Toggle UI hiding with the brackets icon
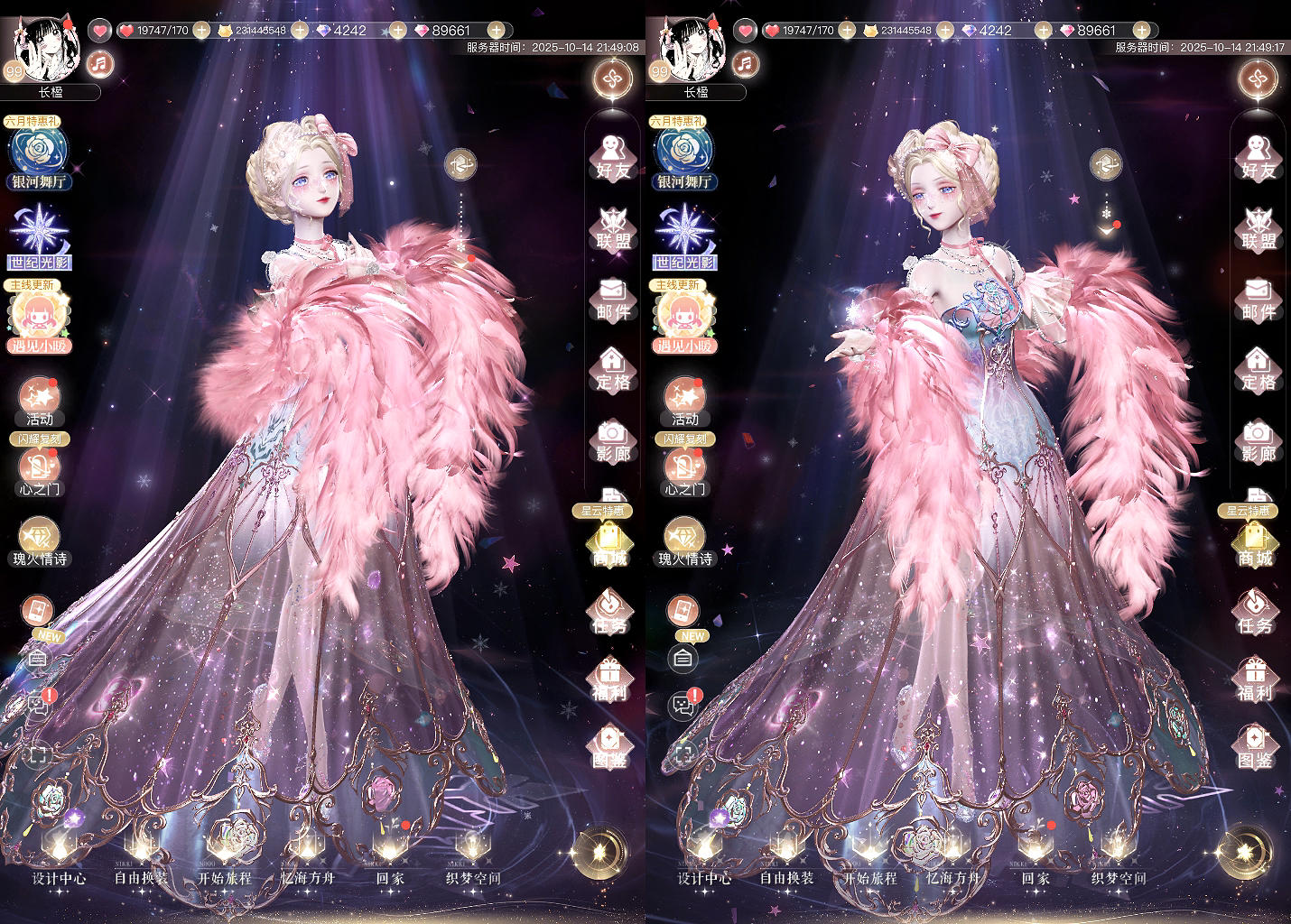Screen dimensions: 1291x924 (x=36, y=754)
